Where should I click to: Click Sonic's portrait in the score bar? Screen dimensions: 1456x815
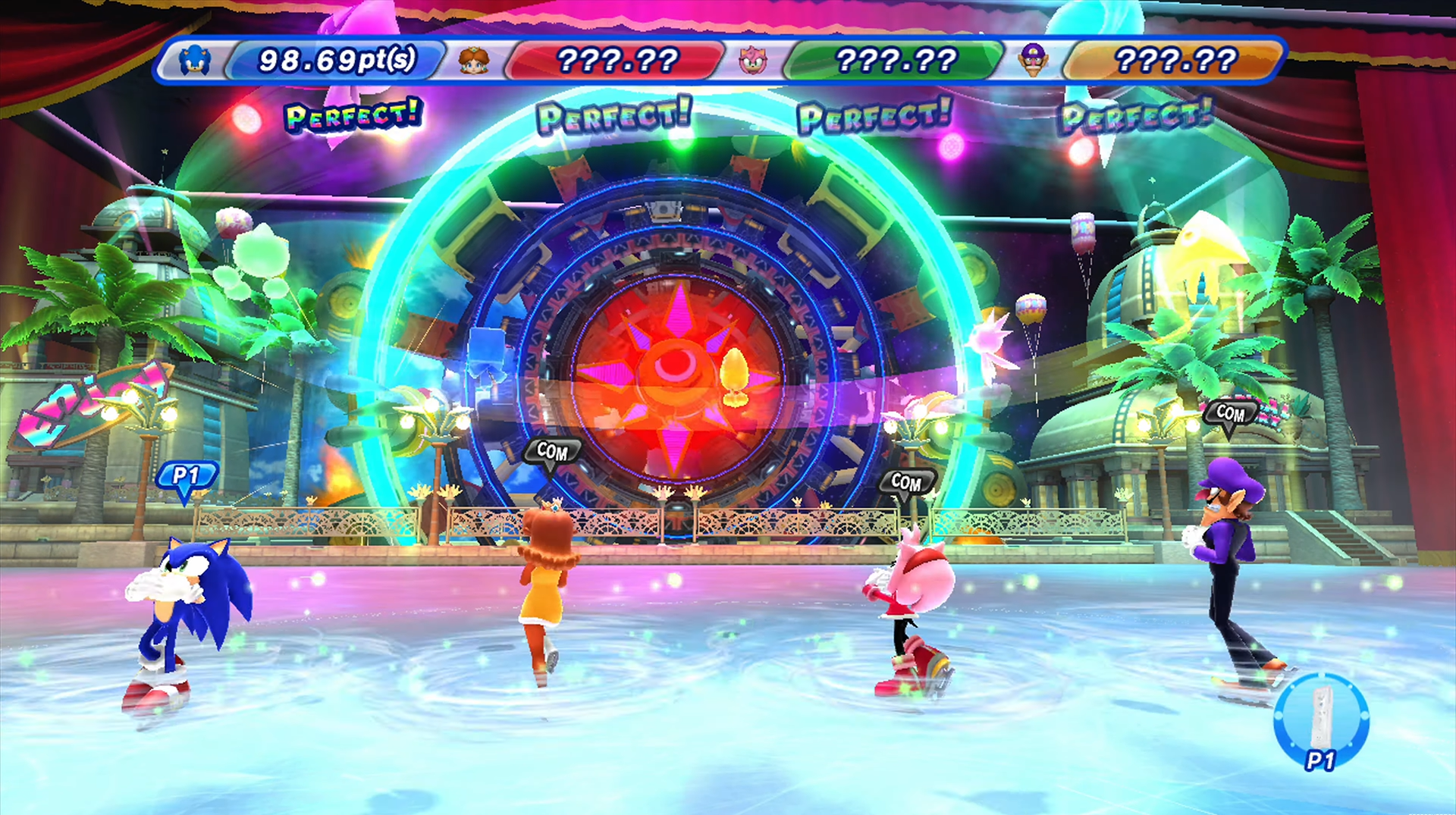tap(196, 60)
